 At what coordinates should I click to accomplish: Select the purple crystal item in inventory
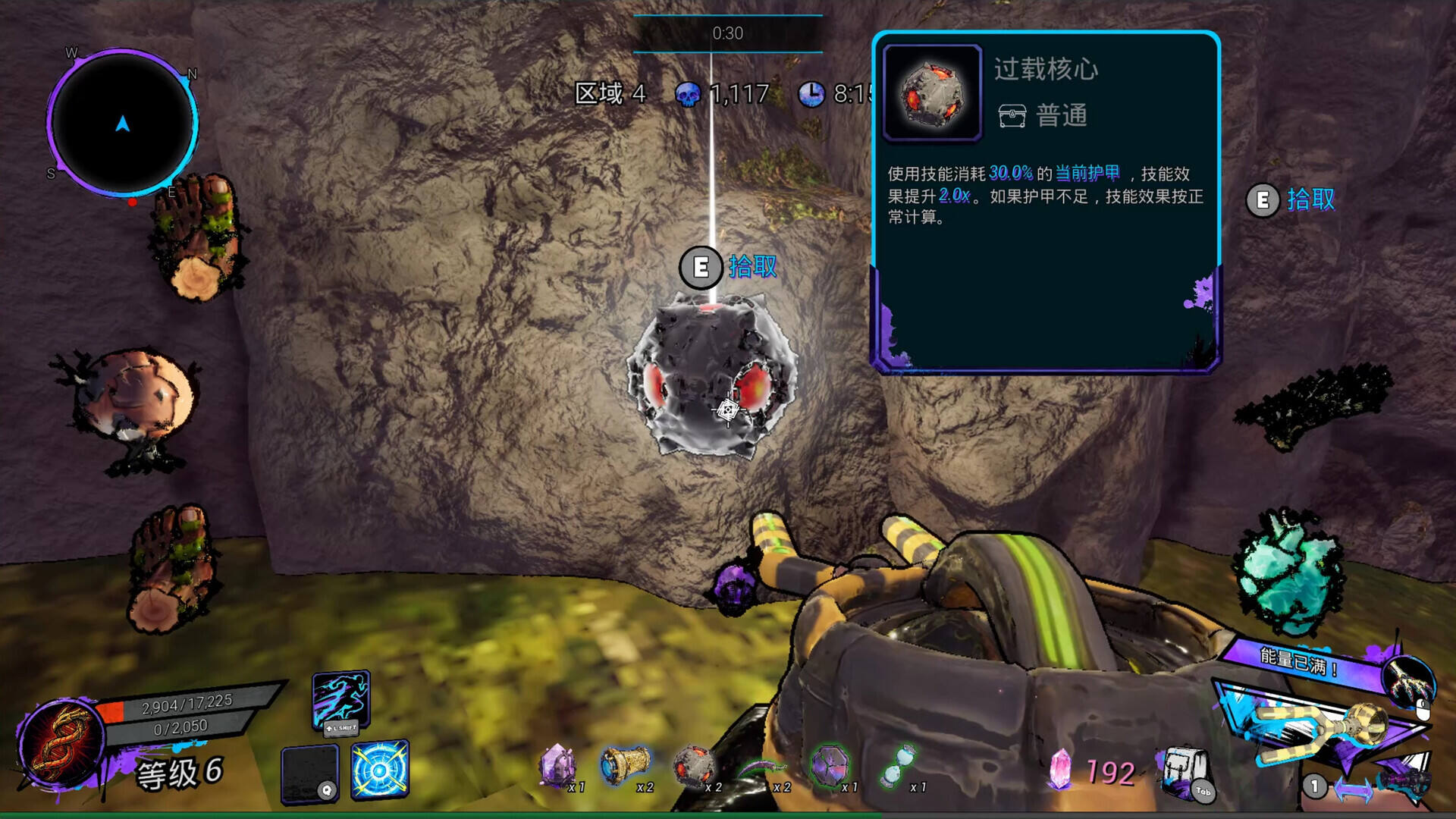click(x=557, y=764)
